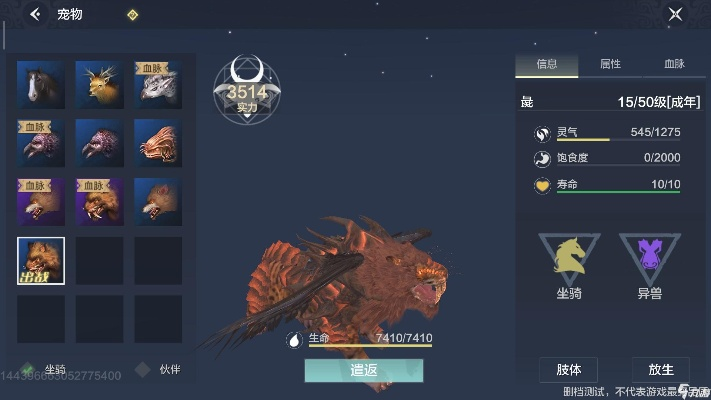Close the pet window with X
Image resolution: width=711 pixels, height=400 pixels.
pyautogui.click(x=675, y=15)
